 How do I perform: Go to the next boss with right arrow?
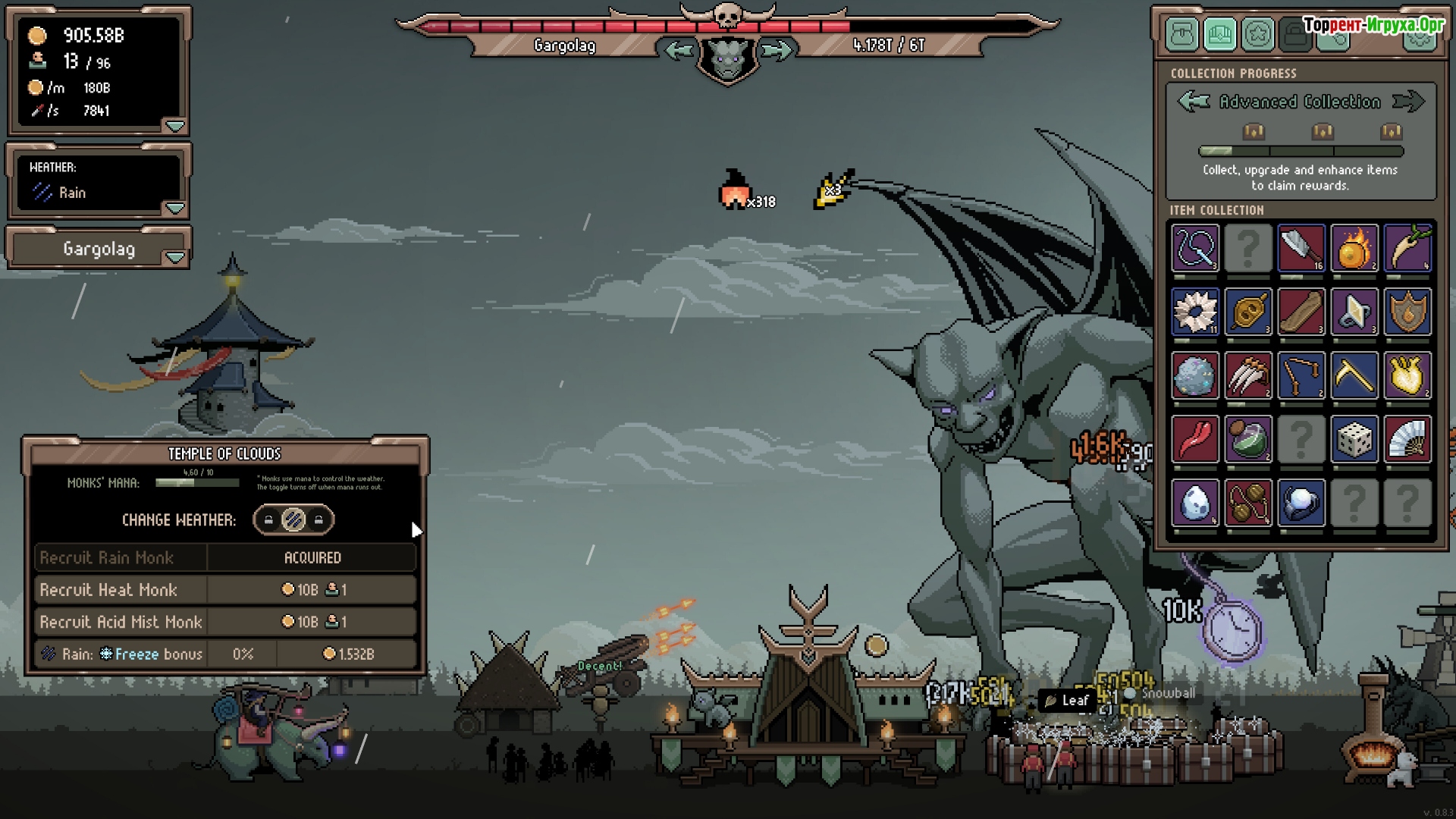pos(777,51)
